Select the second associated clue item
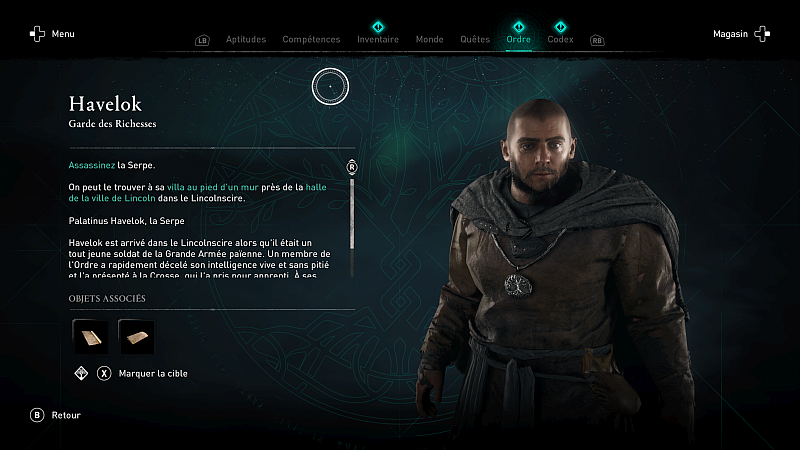 [x=136, y=337]
